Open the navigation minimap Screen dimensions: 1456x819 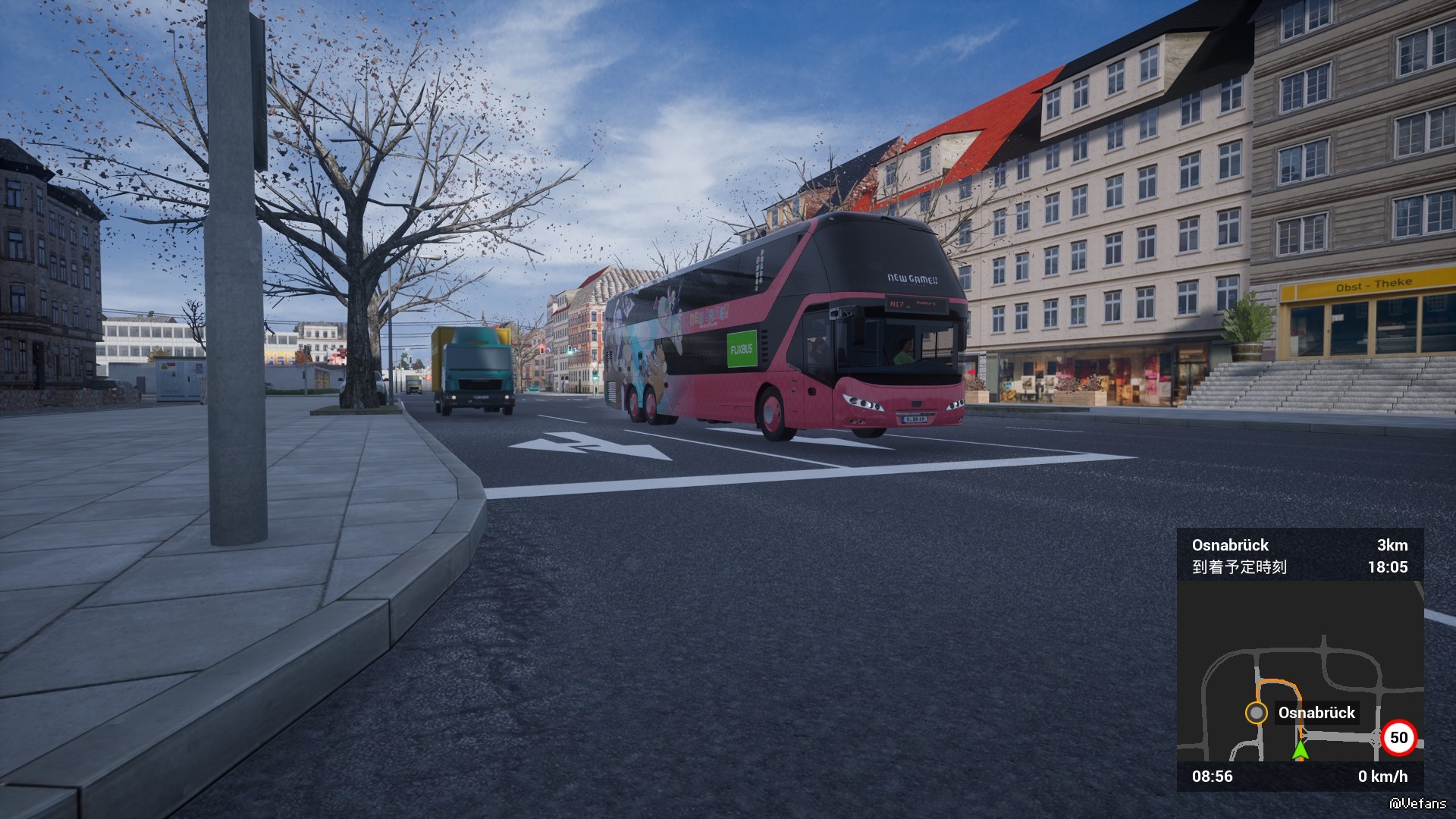1300,671
